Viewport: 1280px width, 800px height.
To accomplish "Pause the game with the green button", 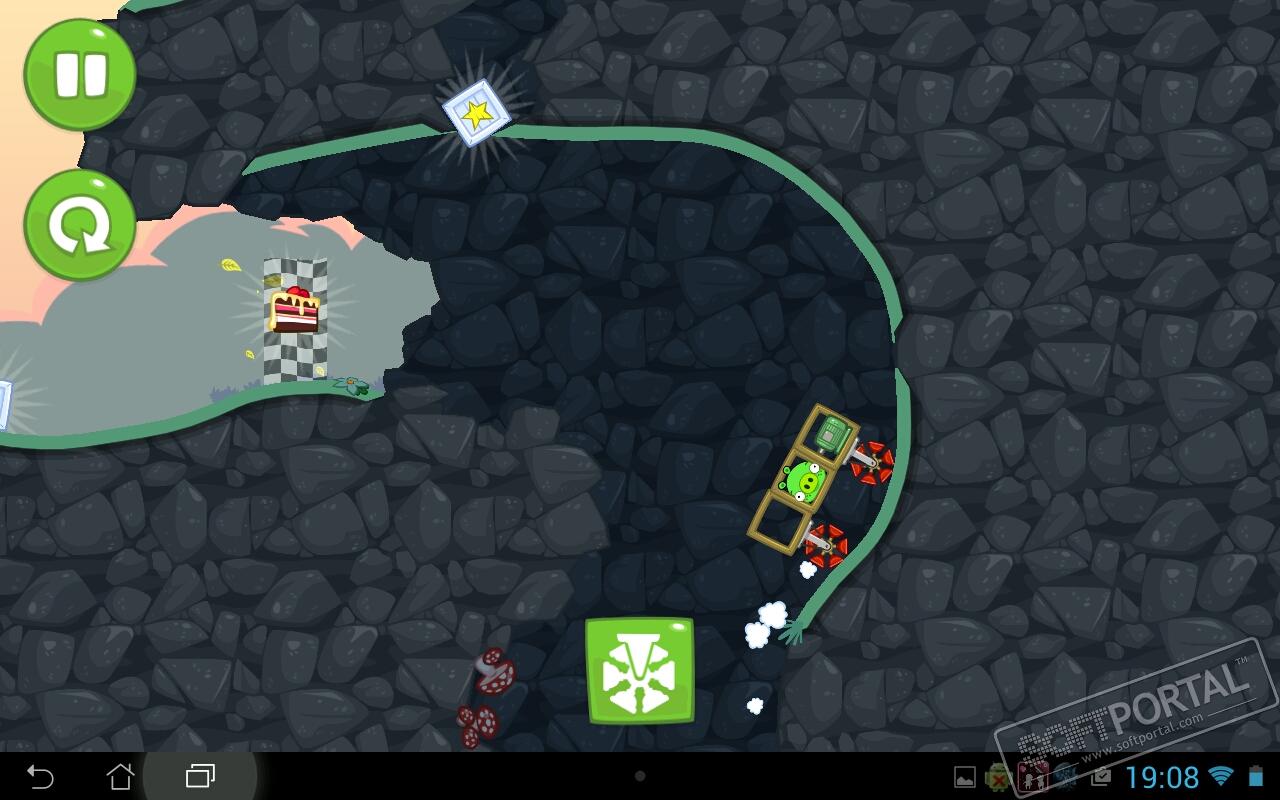I will click(80, 75).
